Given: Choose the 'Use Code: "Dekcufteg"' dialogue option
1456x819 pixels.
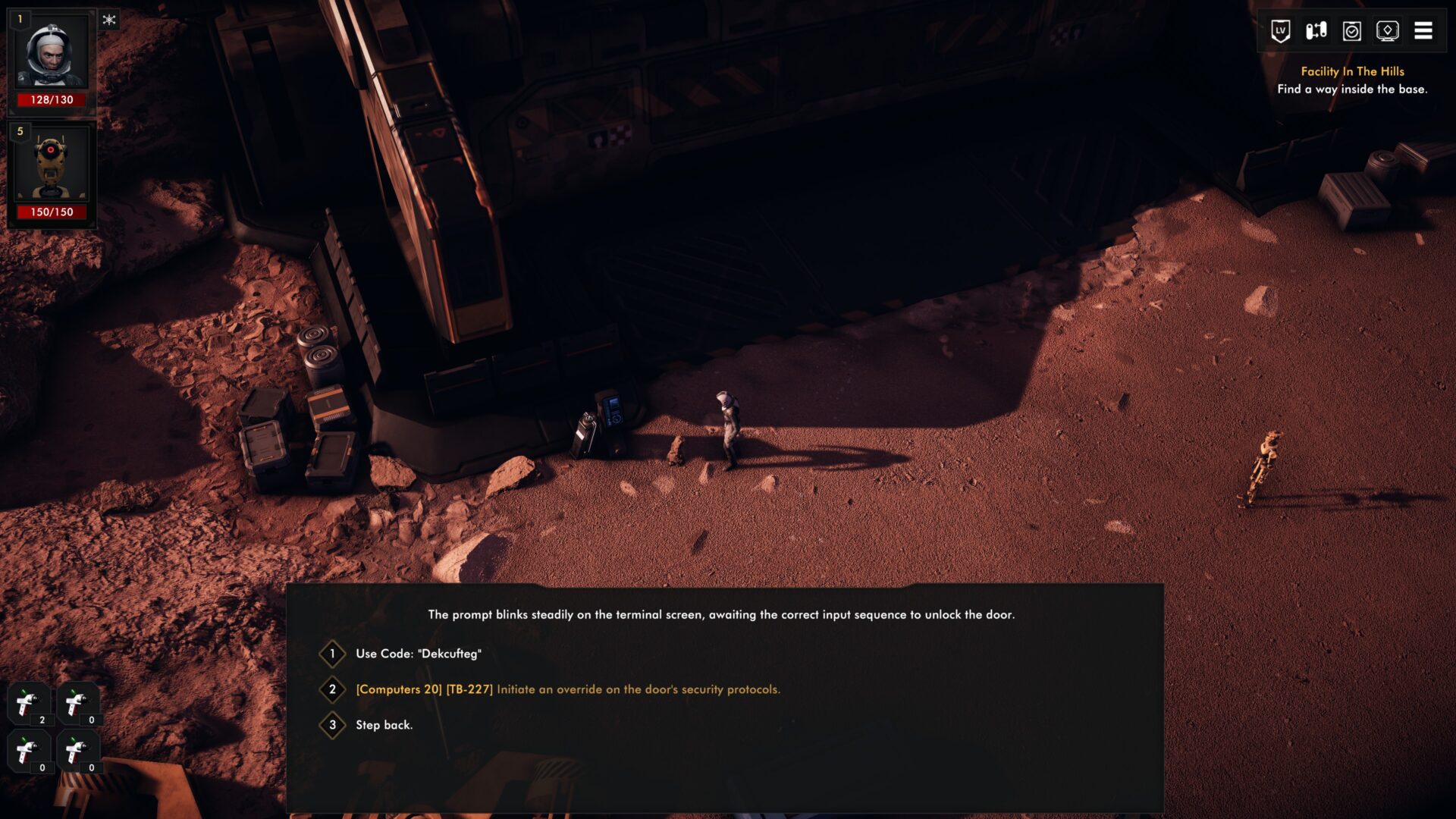Looking at the screenshot, I should (x=418, y=654).
